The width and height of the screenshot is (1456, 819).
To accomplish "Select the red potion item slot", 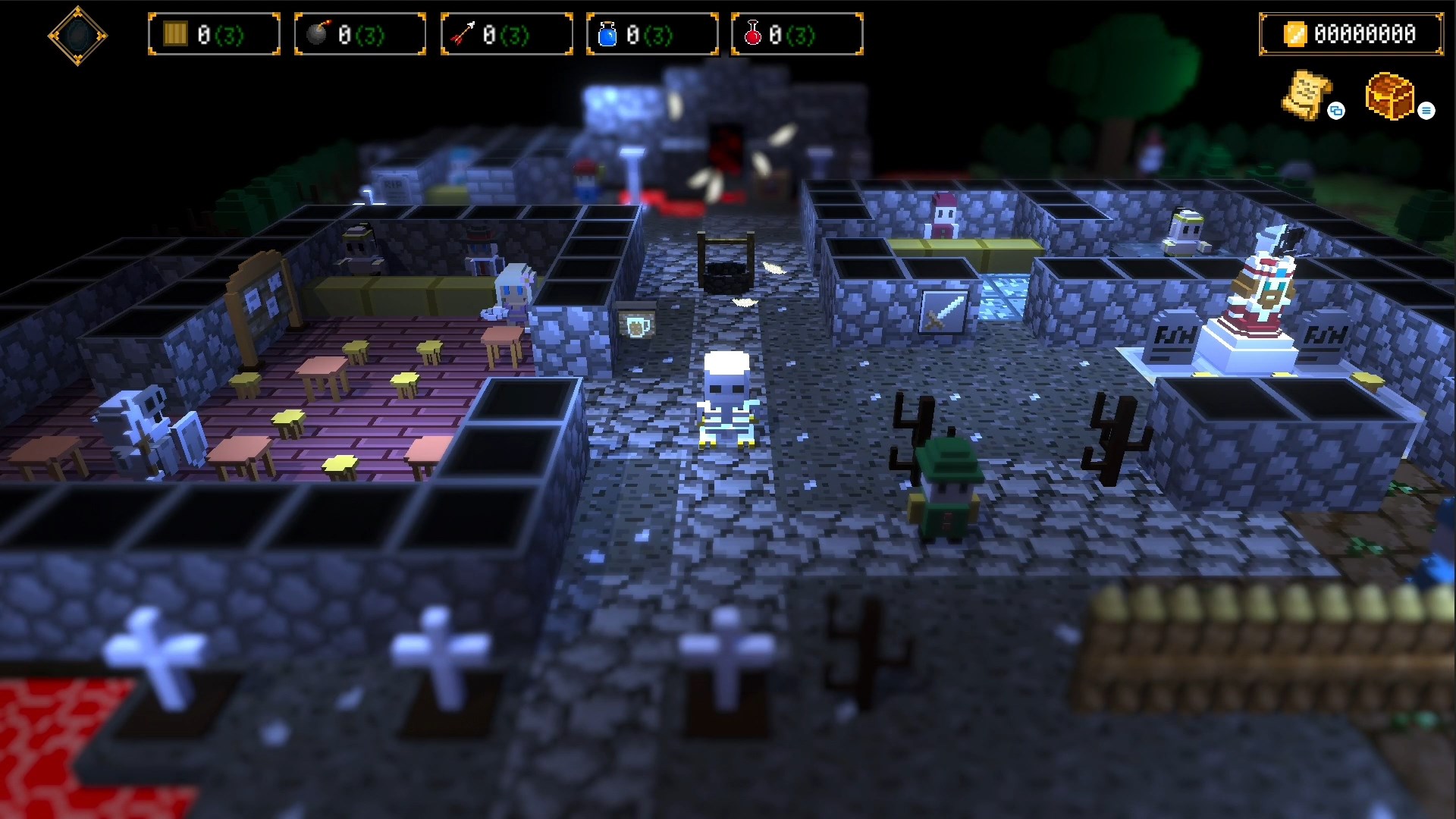I will click(796, 33).
